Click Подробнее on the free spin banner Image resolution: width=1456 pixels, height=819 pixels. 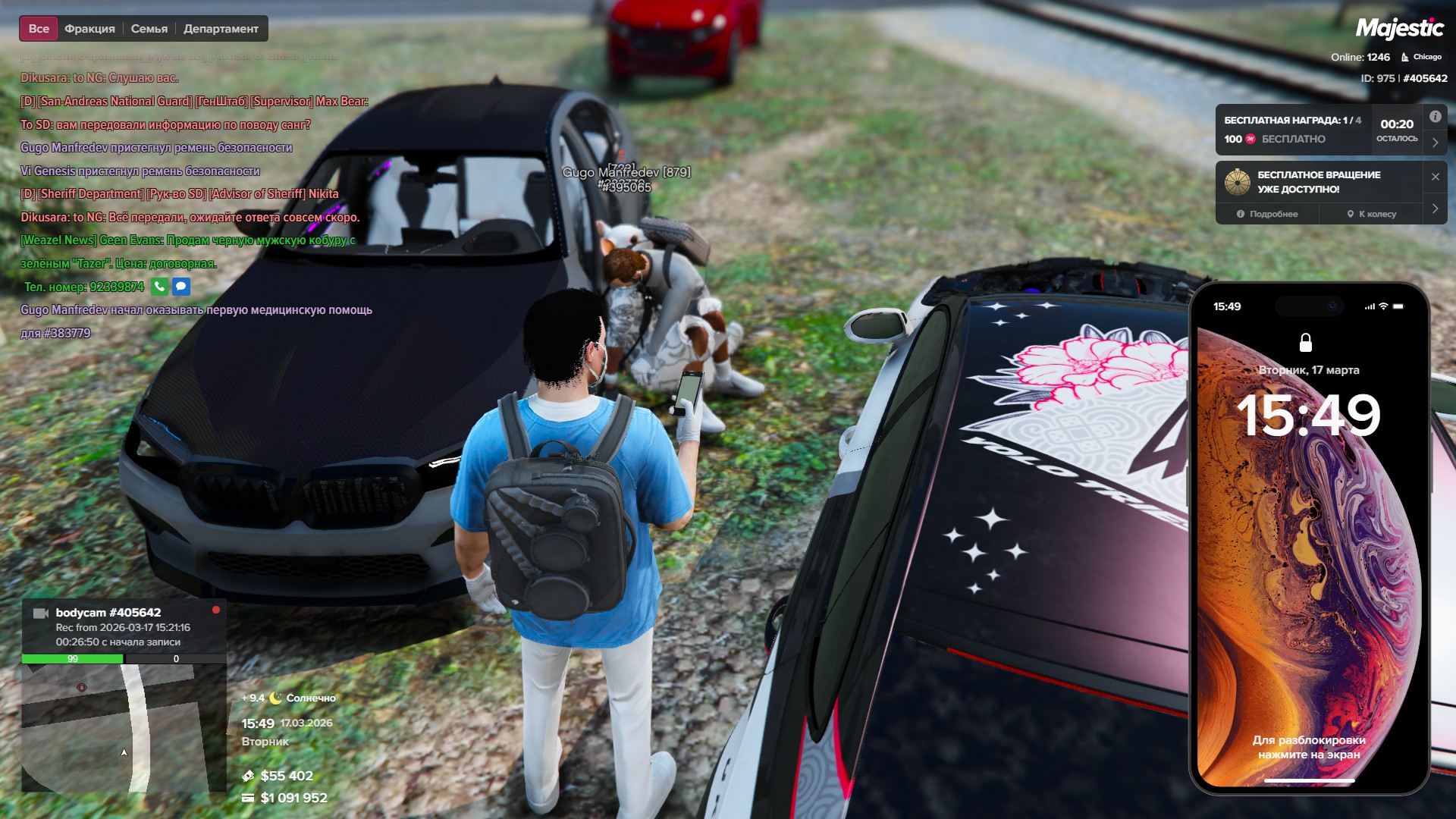[x=1267, y=214]
